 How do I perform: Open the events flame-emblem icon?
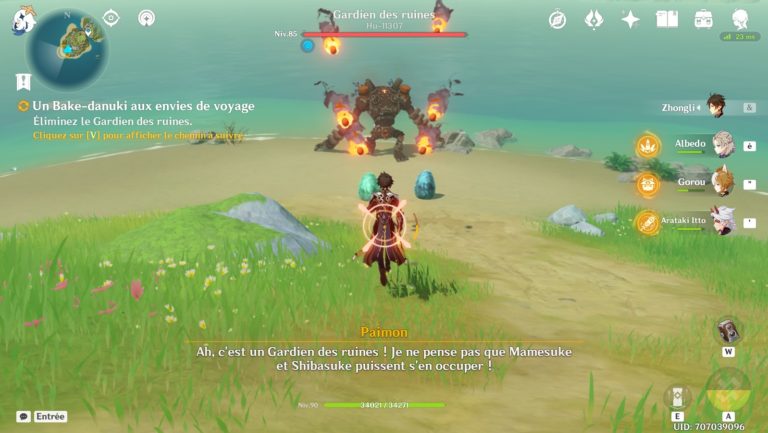(594, 19)
